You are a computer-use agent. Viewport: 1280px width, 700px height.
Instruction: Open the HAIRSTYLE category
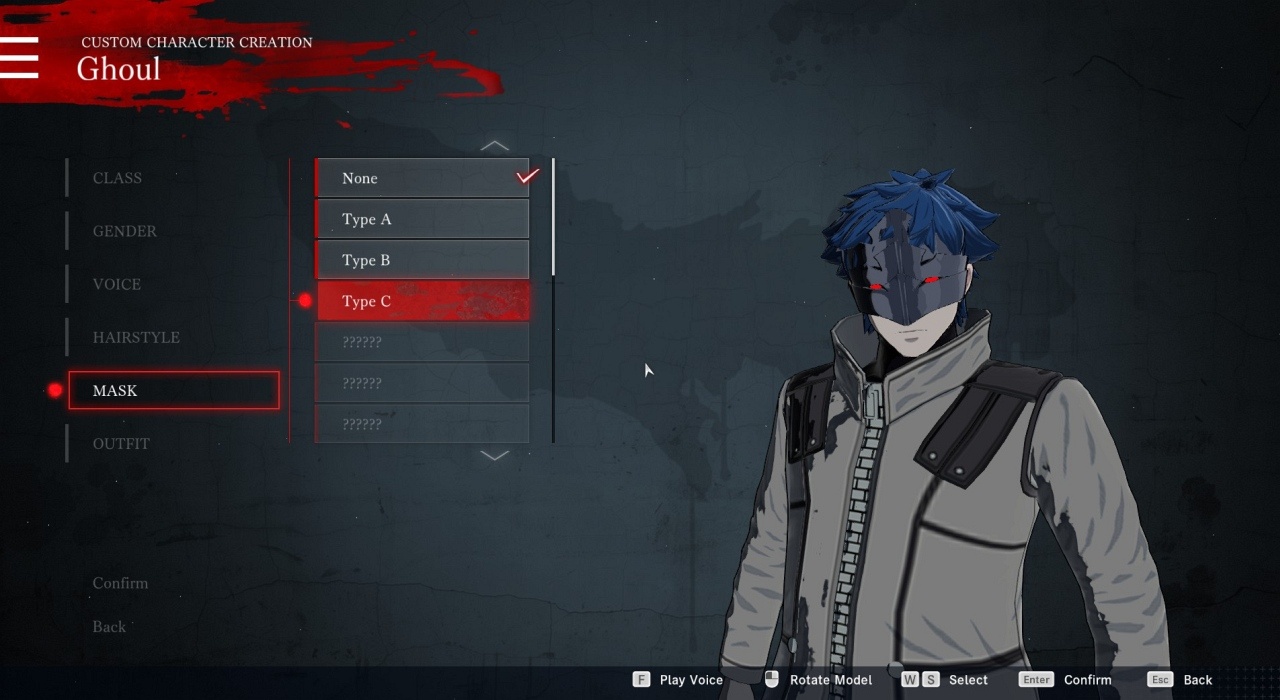pos(136,337)
